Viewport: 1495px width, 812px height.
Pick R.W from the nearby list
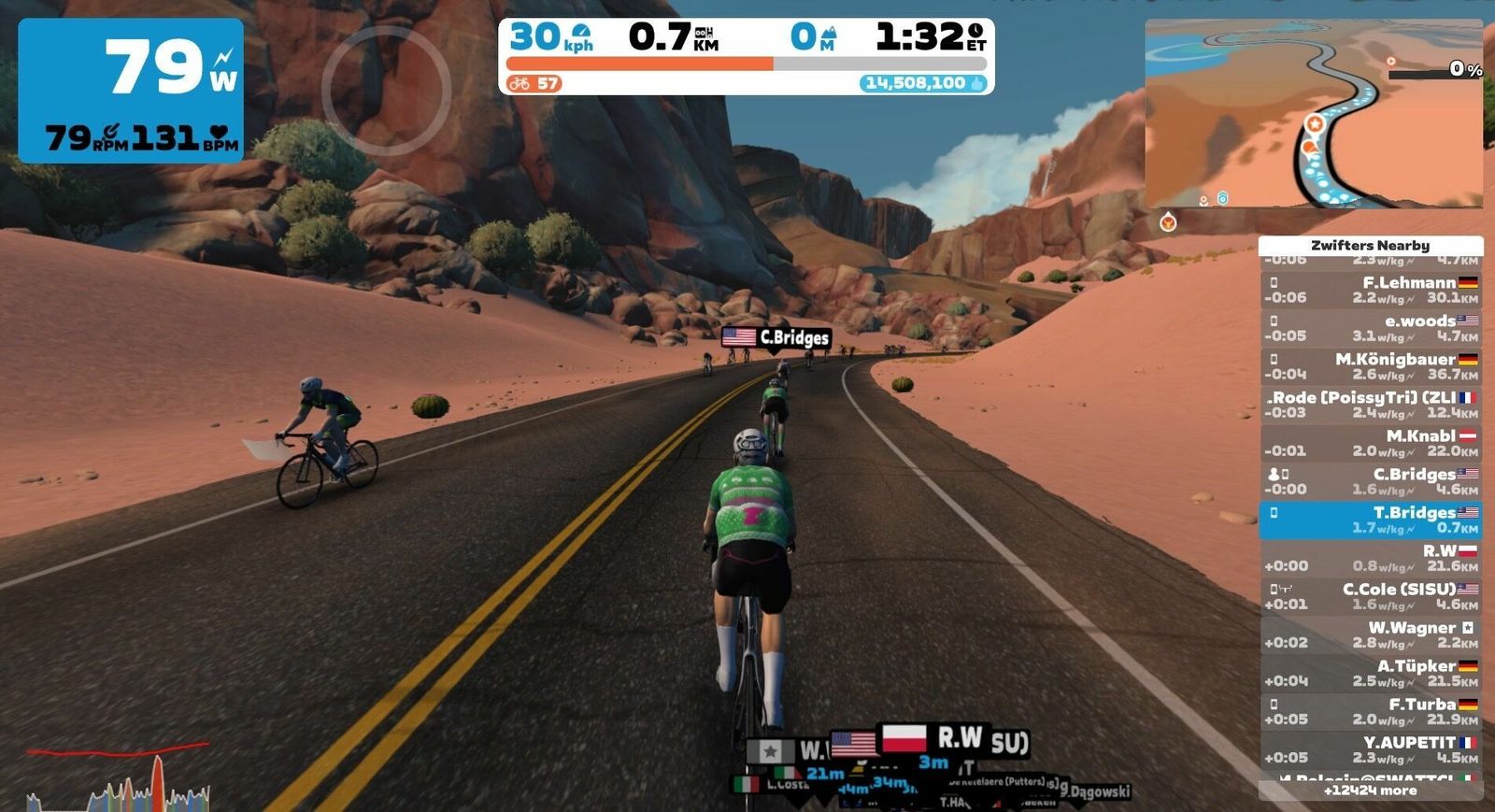click(x=1371, y=558)
